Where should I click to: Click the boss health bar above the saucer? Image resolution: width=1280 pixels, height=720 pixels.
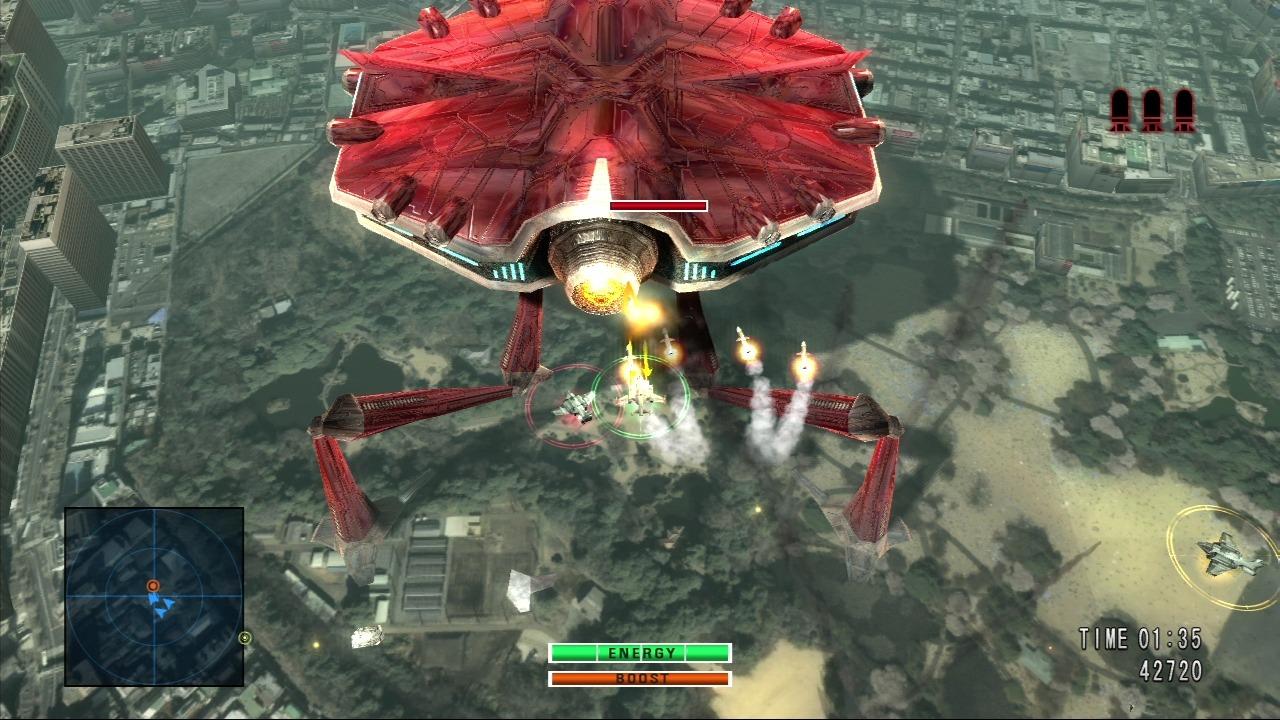pyautogui.click(x=657, y=206)
